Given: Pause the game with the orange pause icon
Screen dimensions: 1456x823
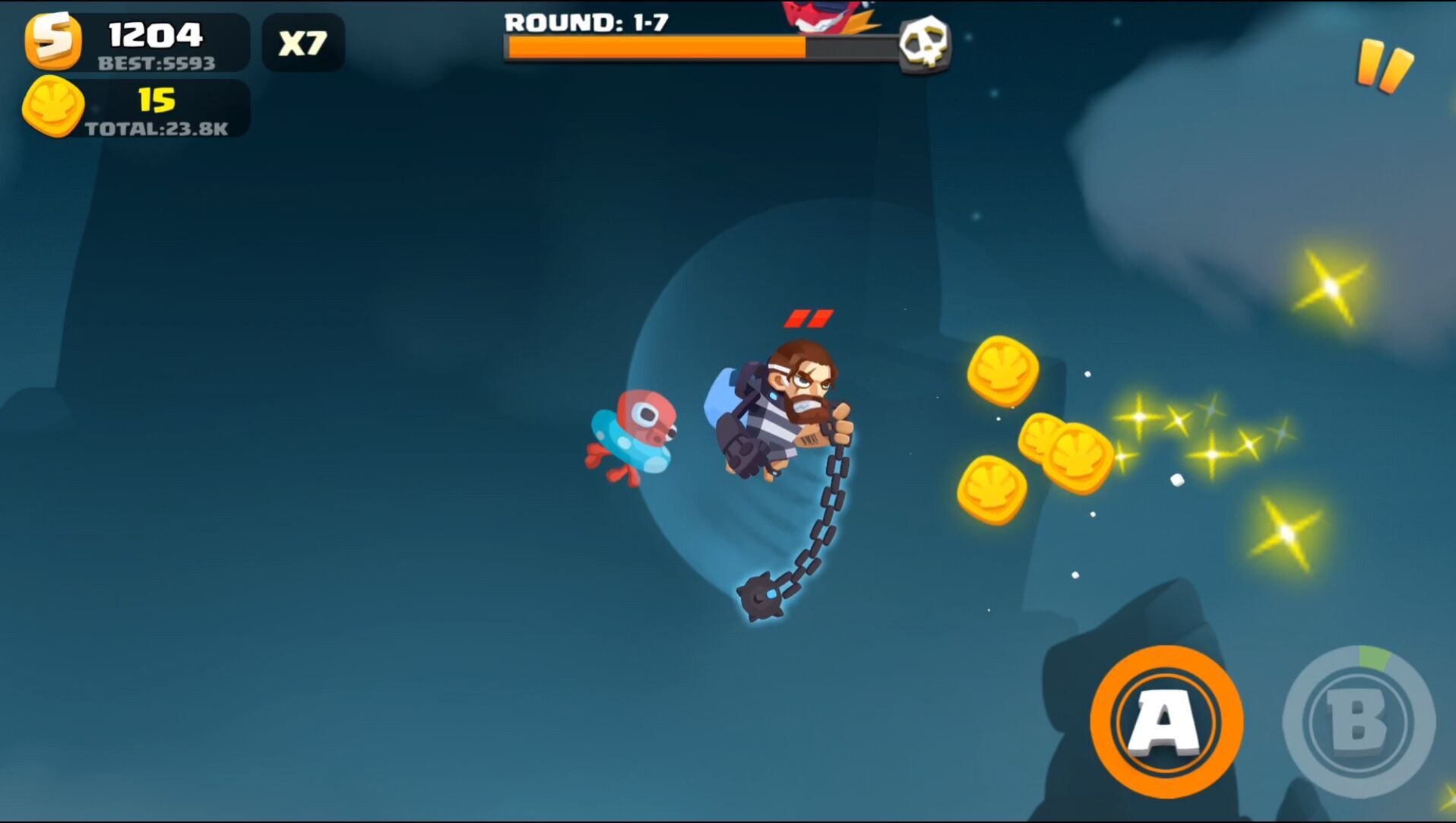Looking at the screenshot, I should point(1385,66).
